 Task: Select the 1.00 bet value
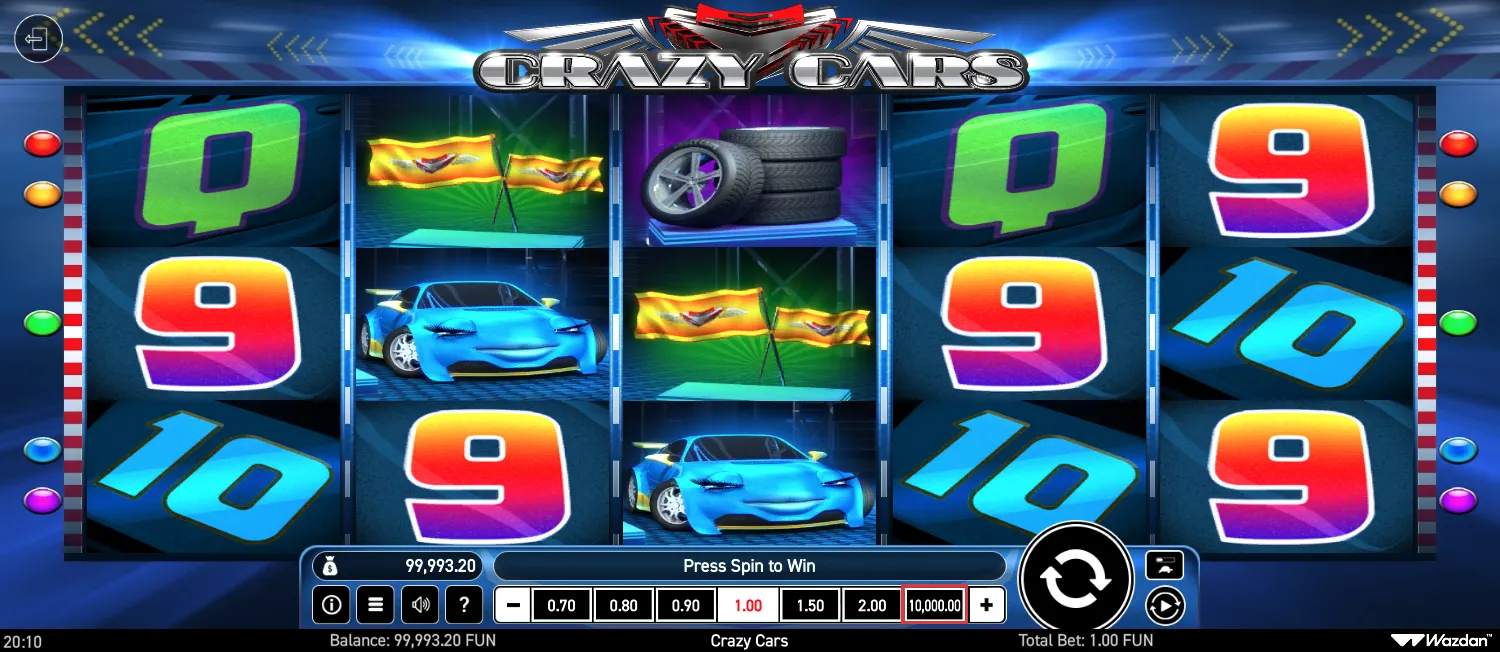click(748, 605)
